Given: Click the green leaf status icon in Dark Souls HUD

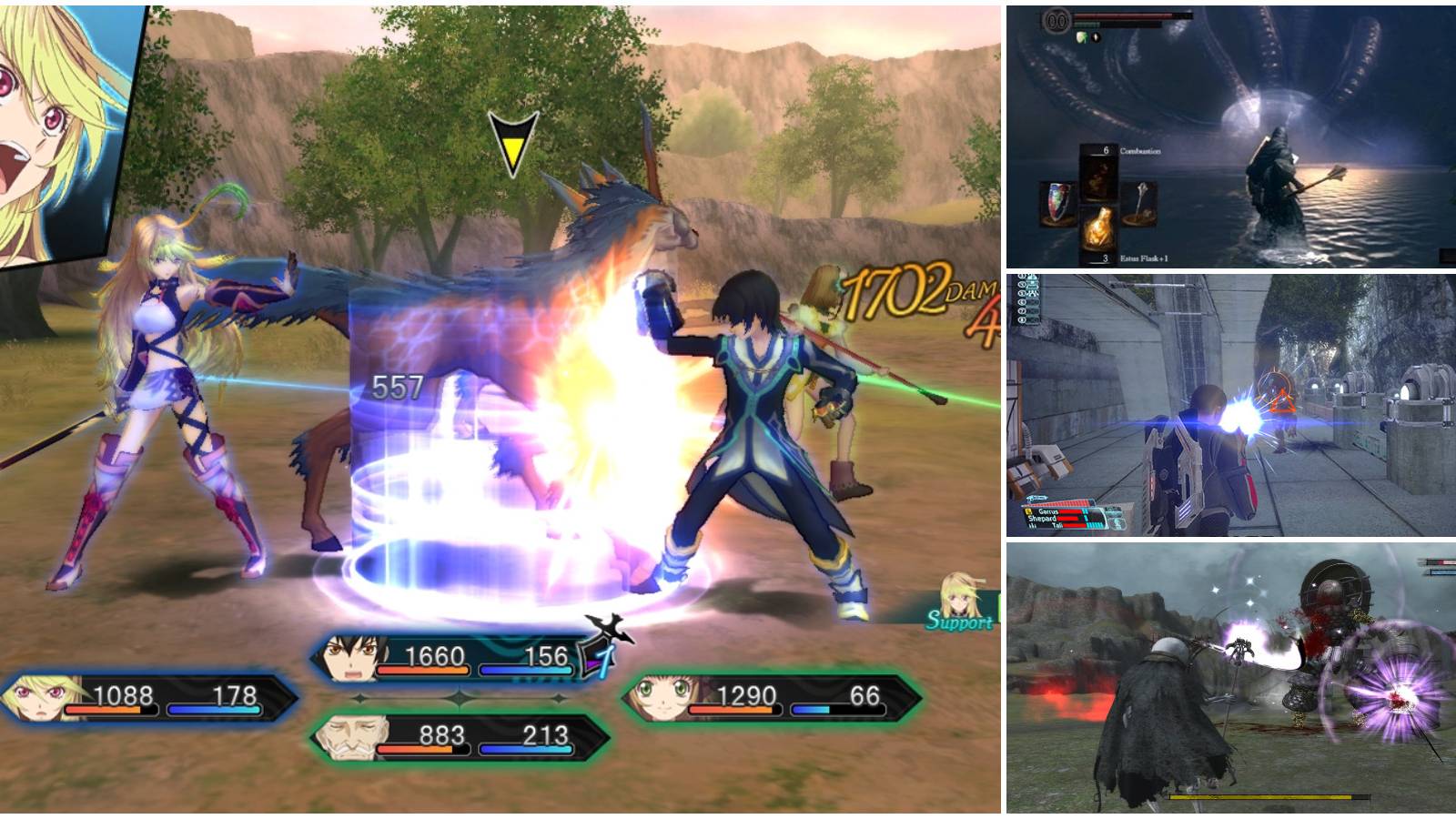Looking at the screenshot, I should (x=1082, y=37).
